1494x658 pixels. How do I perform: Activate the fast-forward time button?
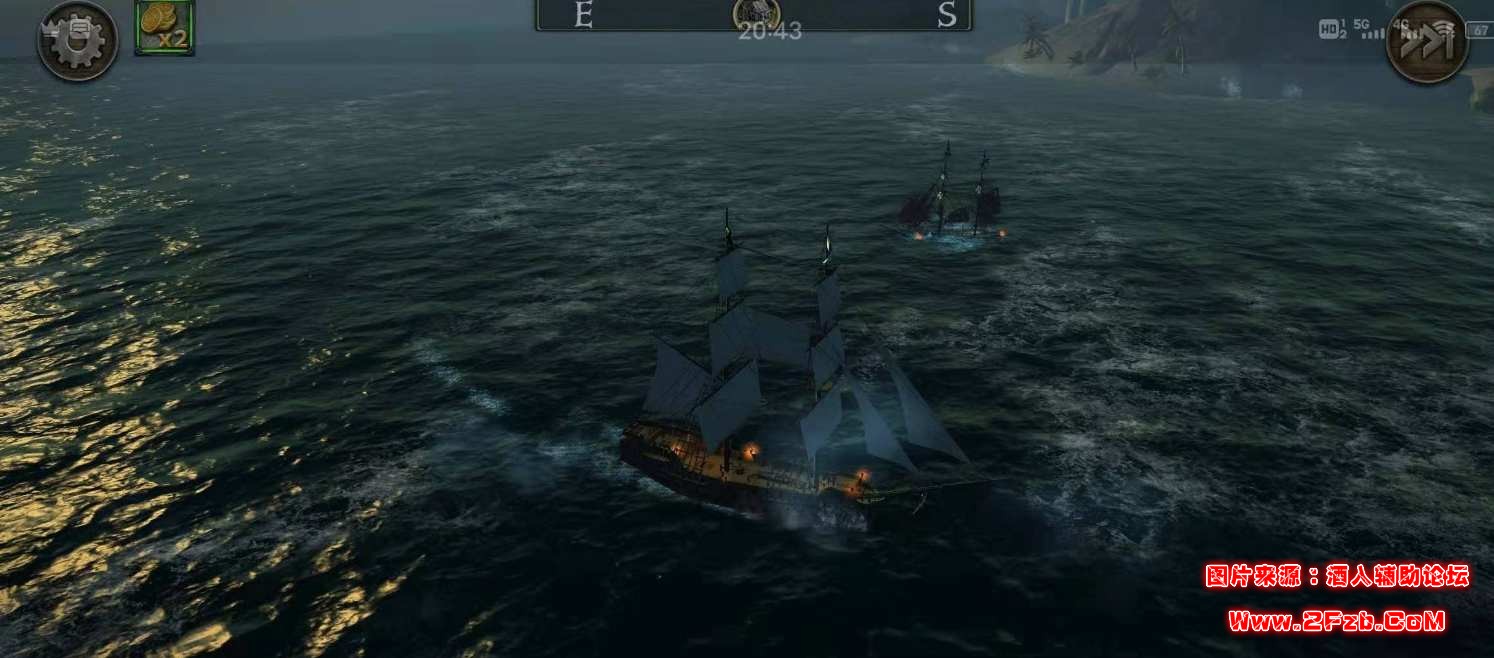click(1426, 42)
